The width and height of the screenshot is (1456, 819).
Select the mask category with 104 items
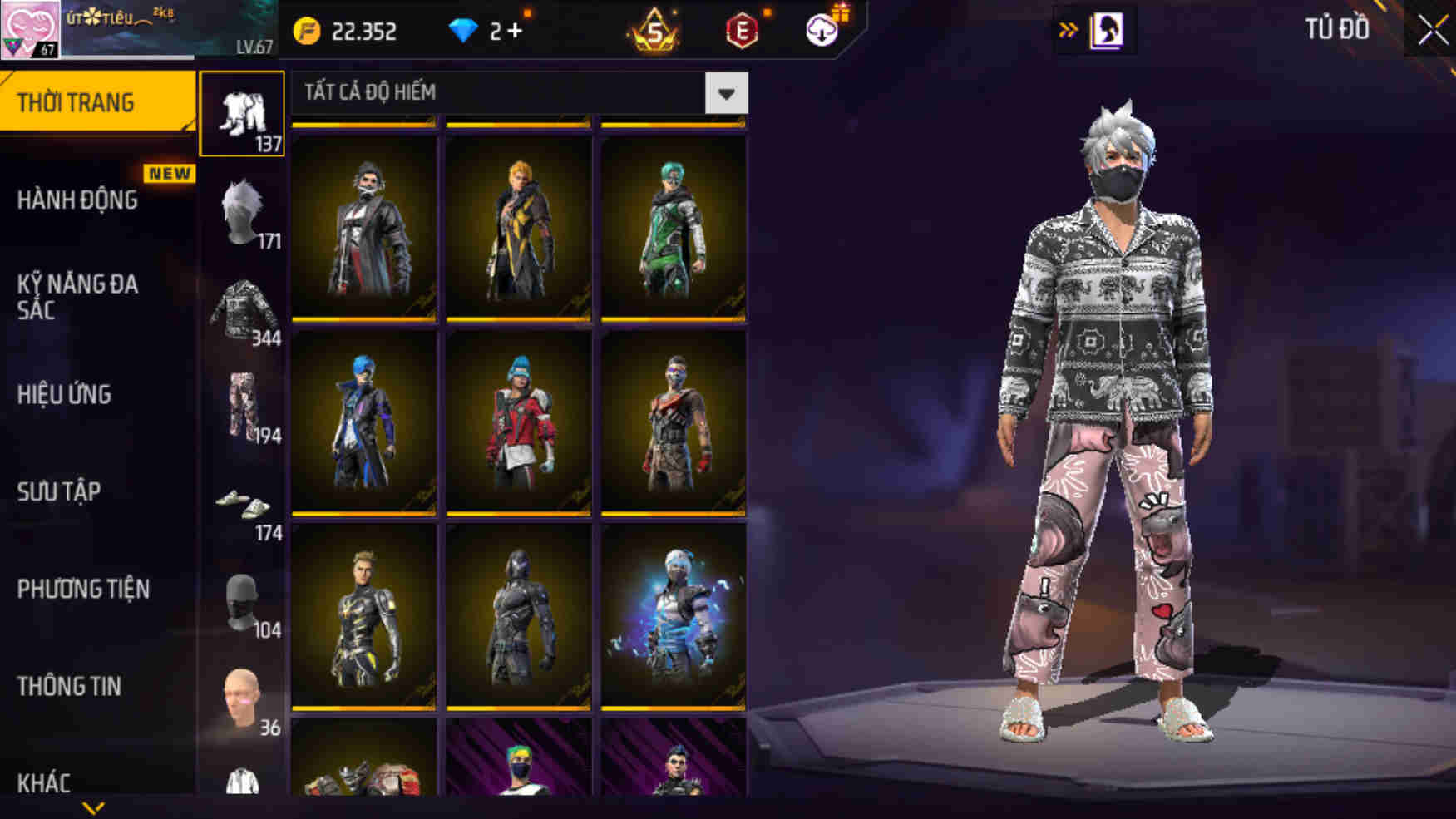tap(242, 599)
